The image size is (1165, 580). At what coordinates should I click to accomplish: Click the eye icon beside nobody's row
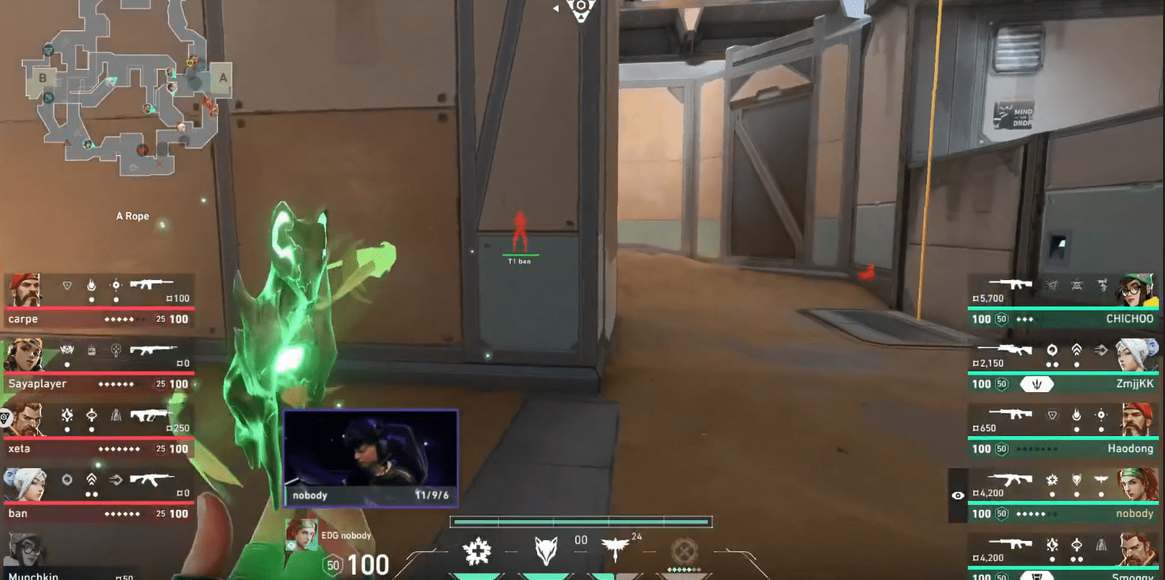tap(958, 495)
